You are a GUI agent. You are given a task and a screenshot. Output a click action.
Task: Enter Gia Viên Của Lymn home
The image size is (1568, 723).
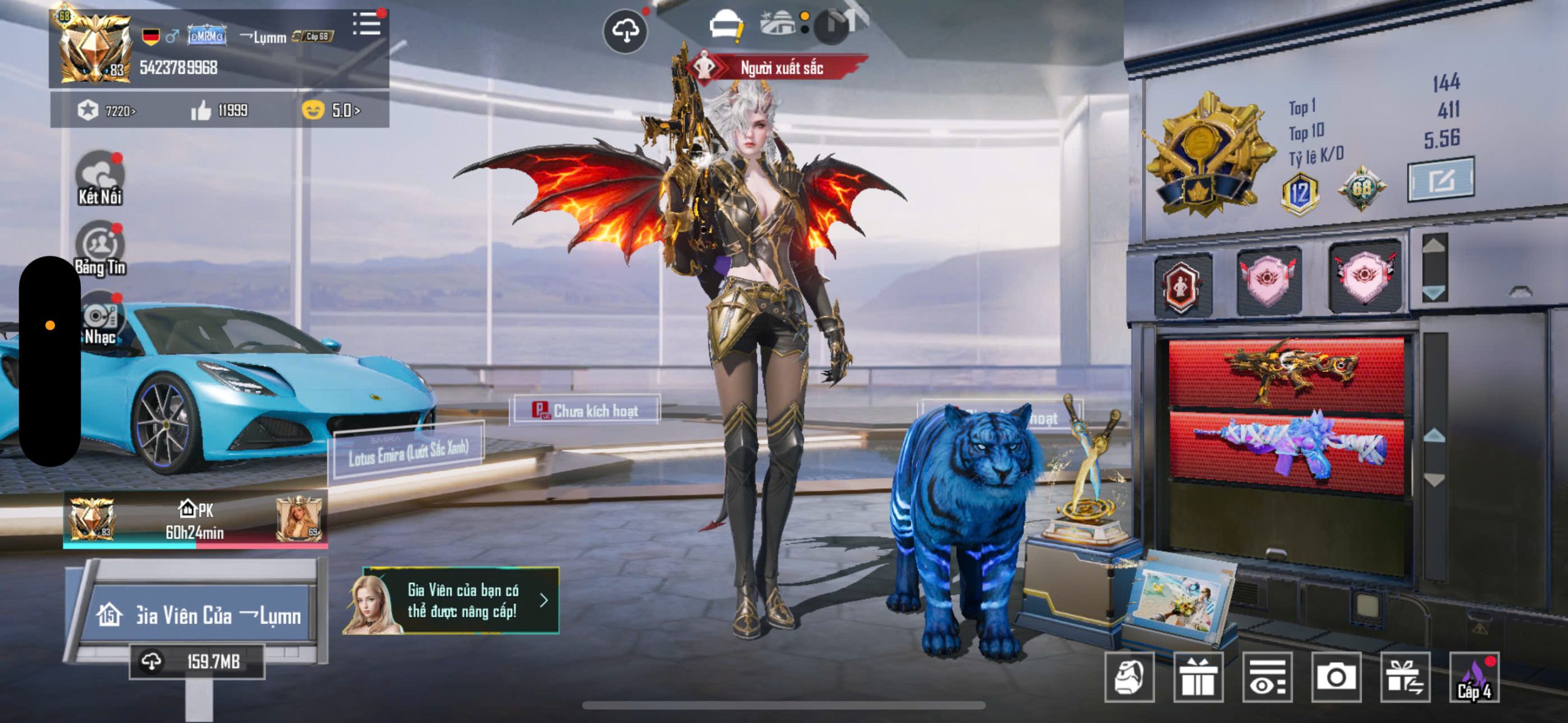pos(199,615)
